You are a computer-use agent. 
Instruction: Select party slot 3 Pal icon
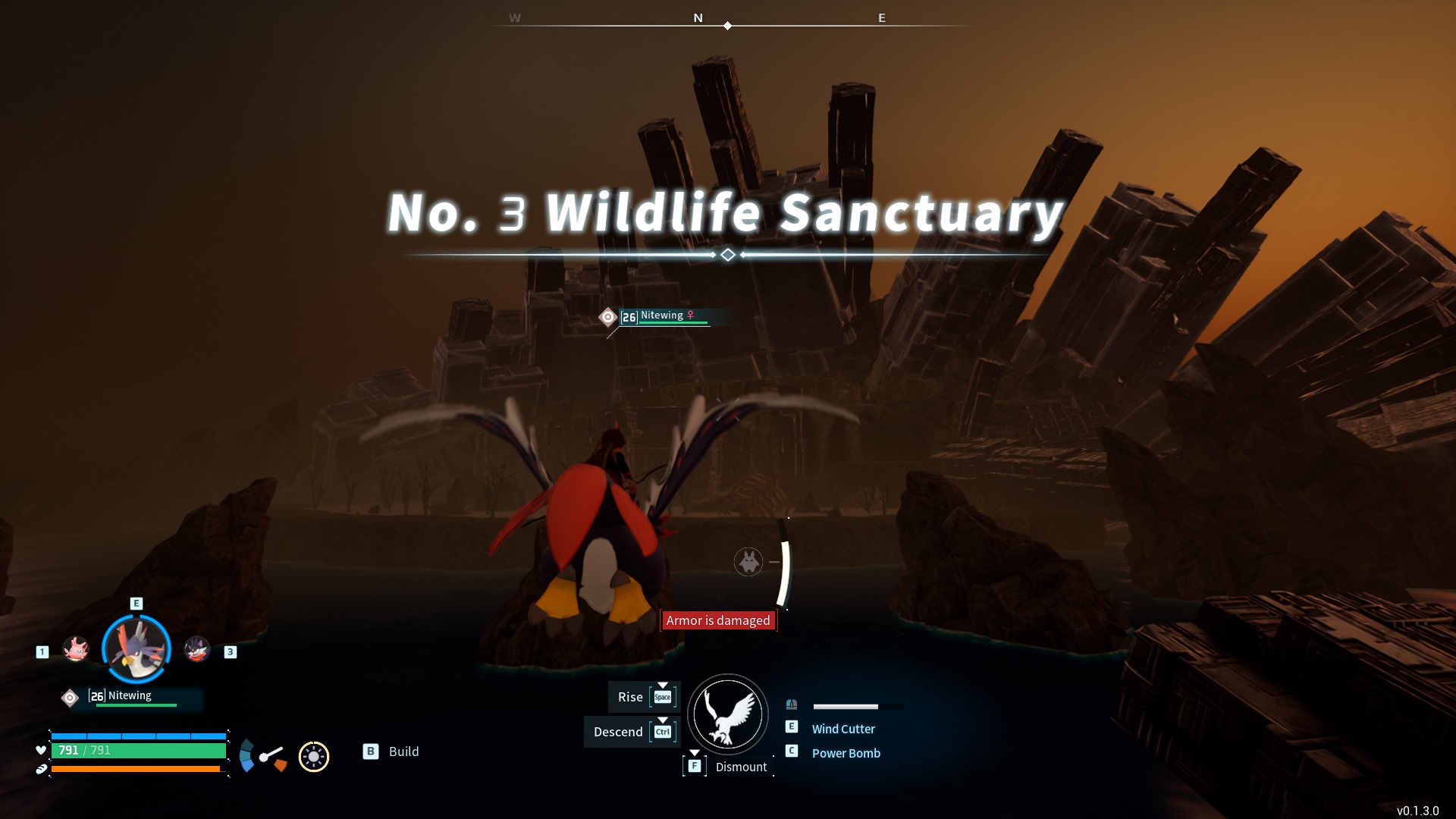199,649
